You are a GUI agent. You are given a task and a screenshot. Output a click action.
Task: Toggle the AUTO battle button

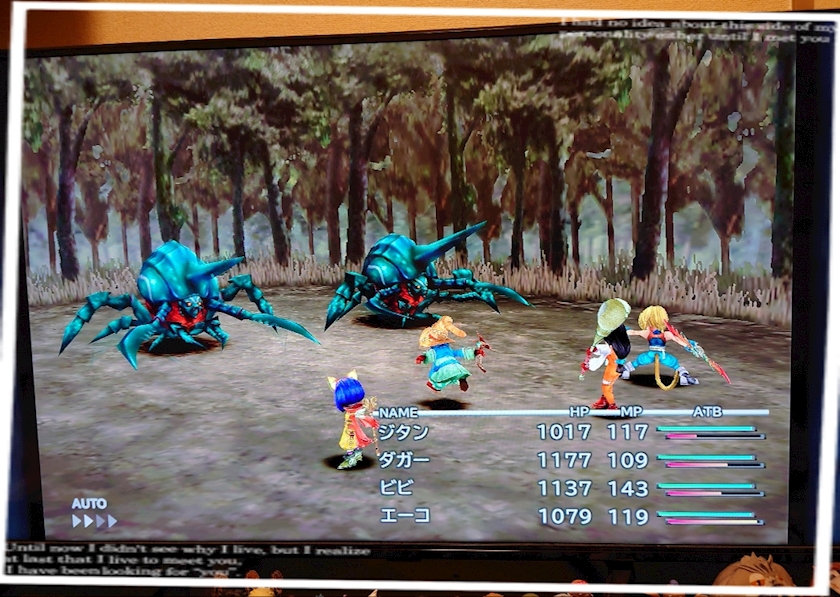tap(89, 504)
